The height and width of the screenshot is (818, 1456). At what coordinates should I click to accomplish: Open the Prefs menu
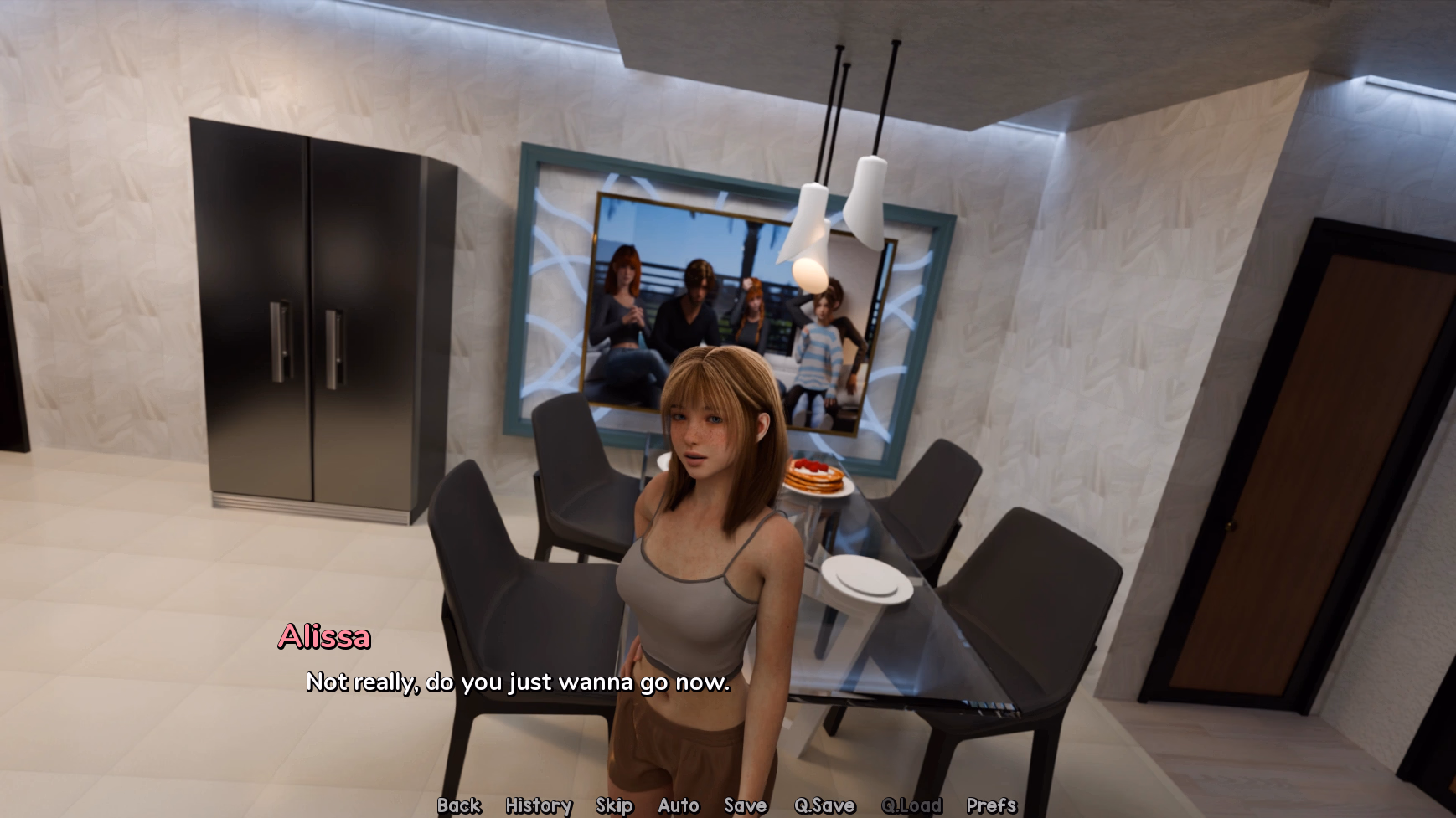tap(991, 805)
